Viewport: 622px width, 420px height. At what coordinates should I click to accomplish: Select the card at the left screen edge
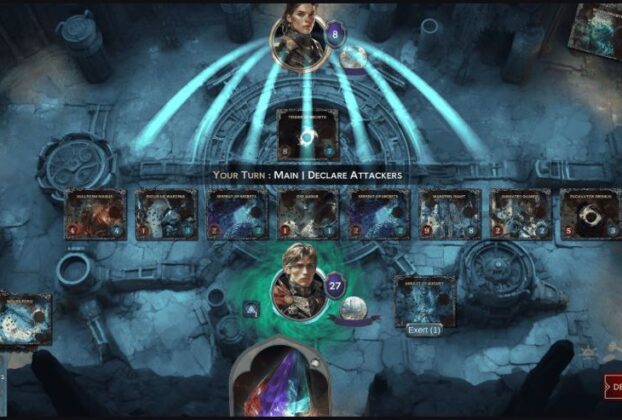25,318
